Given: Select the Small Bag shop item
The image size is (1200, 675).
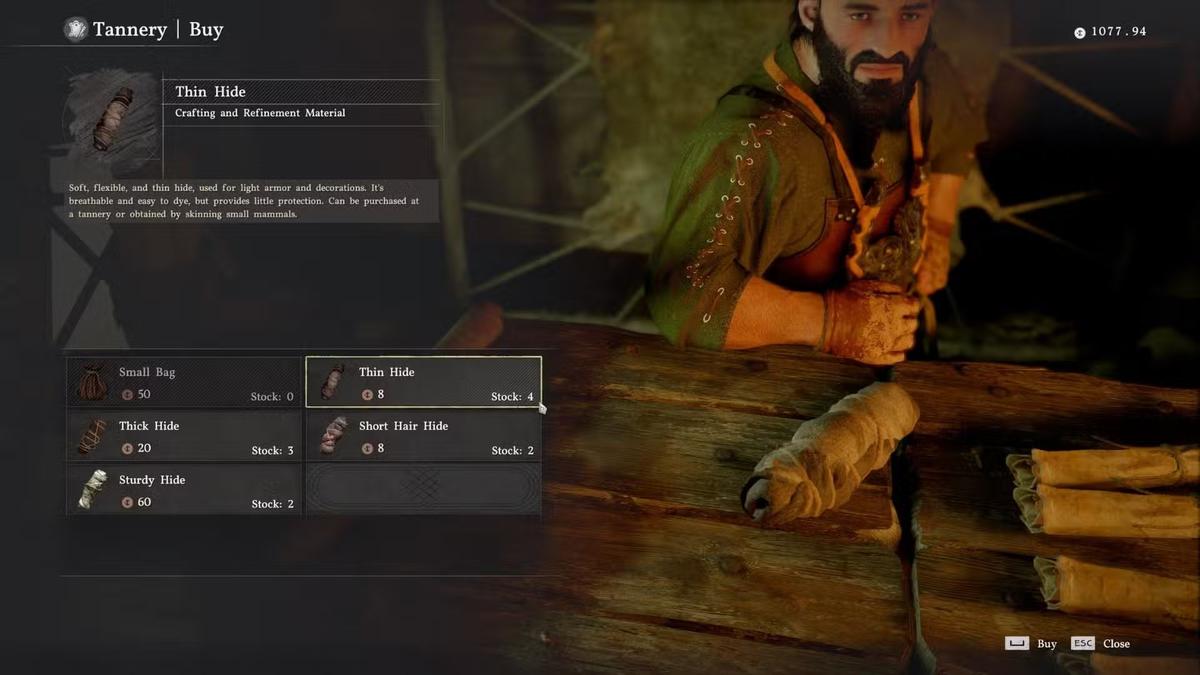Looking at the screenshot, I should [184, 382].
